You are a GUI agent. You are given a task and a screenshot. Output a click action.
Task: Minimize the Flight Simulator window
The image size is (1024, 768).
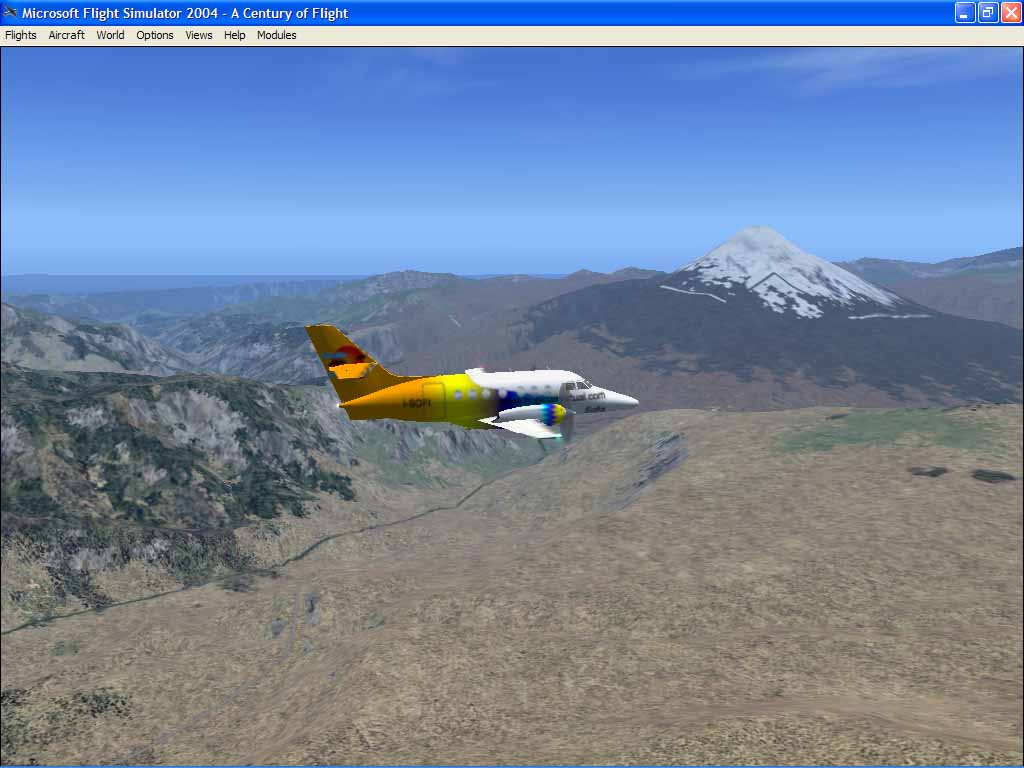pyautogui.click(x=965, y=13)
